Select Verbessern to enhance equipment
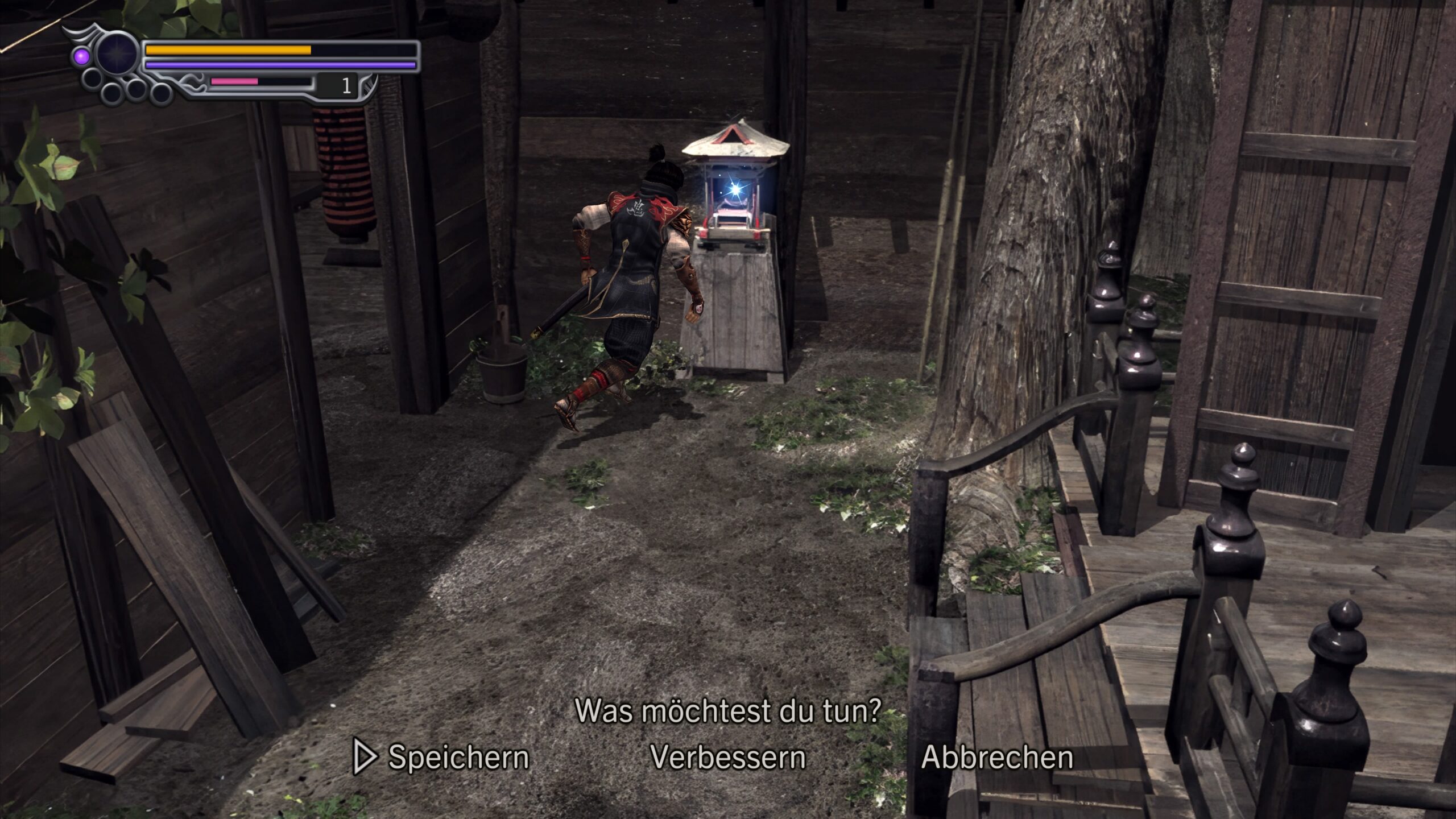The image size is (1456, 819). [x=727, y=757]
